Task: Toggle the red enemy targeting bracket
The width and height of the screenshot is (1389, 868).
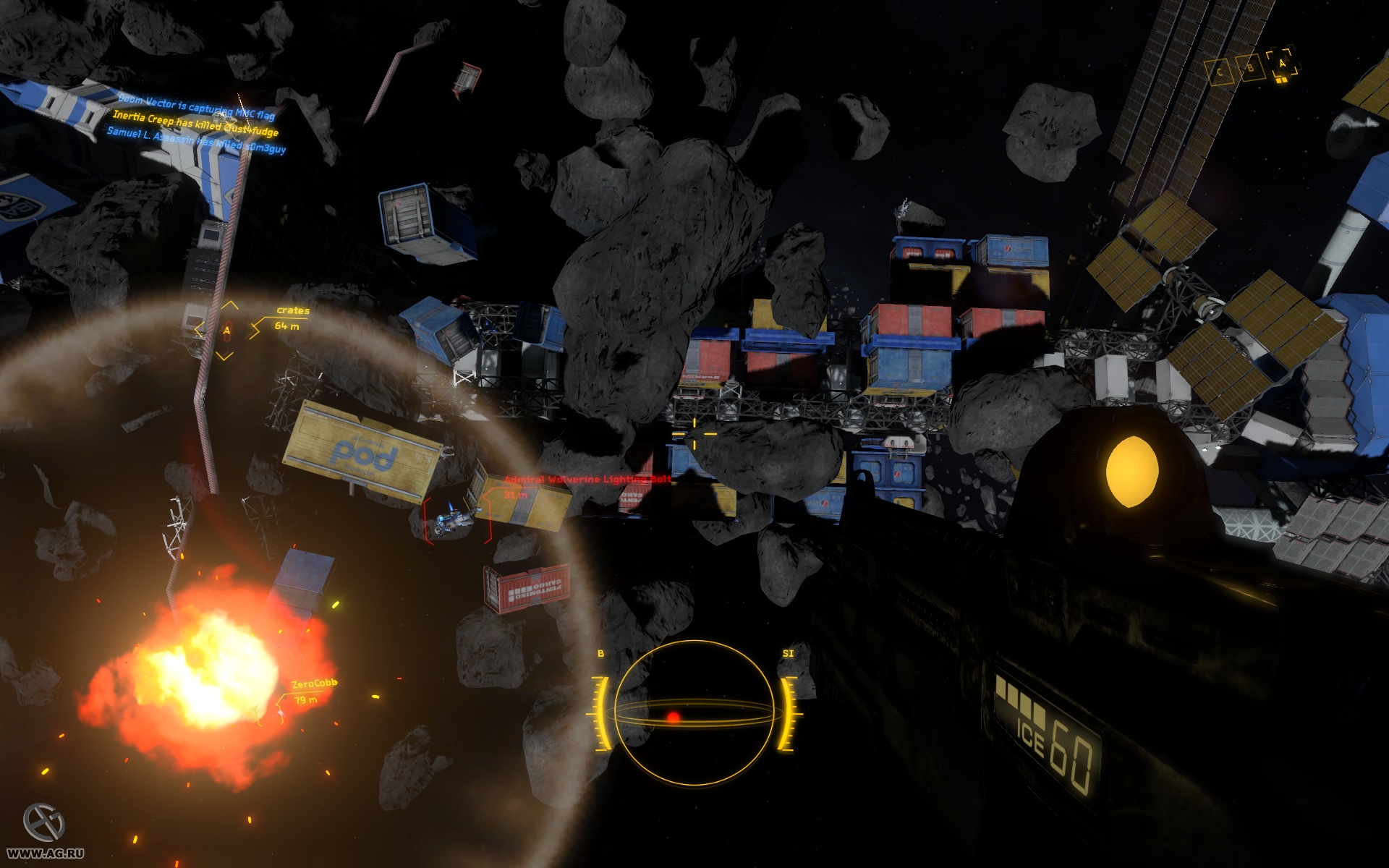Action: coord(456,521)
